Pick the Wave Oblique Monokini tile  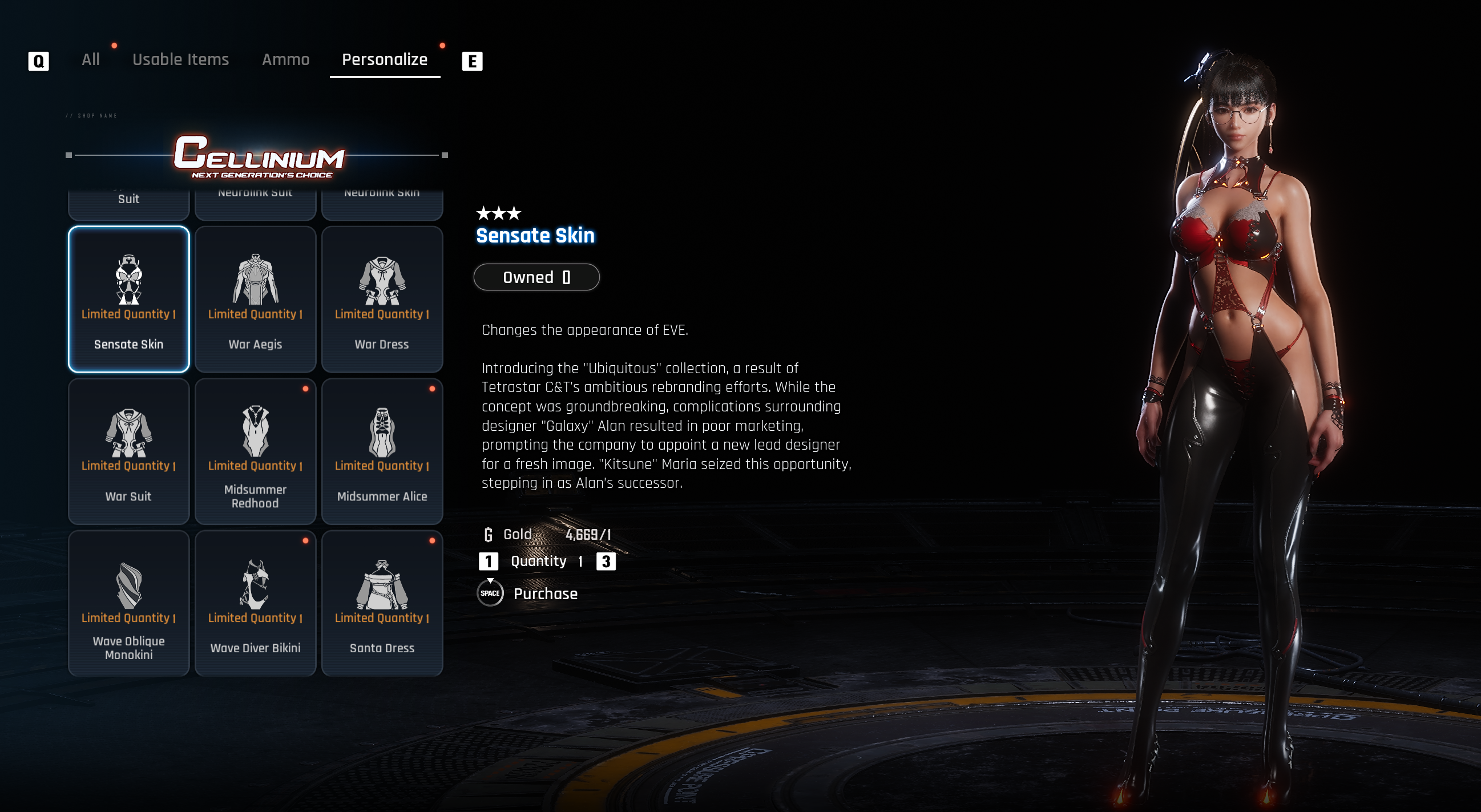[x=129, y=603]
